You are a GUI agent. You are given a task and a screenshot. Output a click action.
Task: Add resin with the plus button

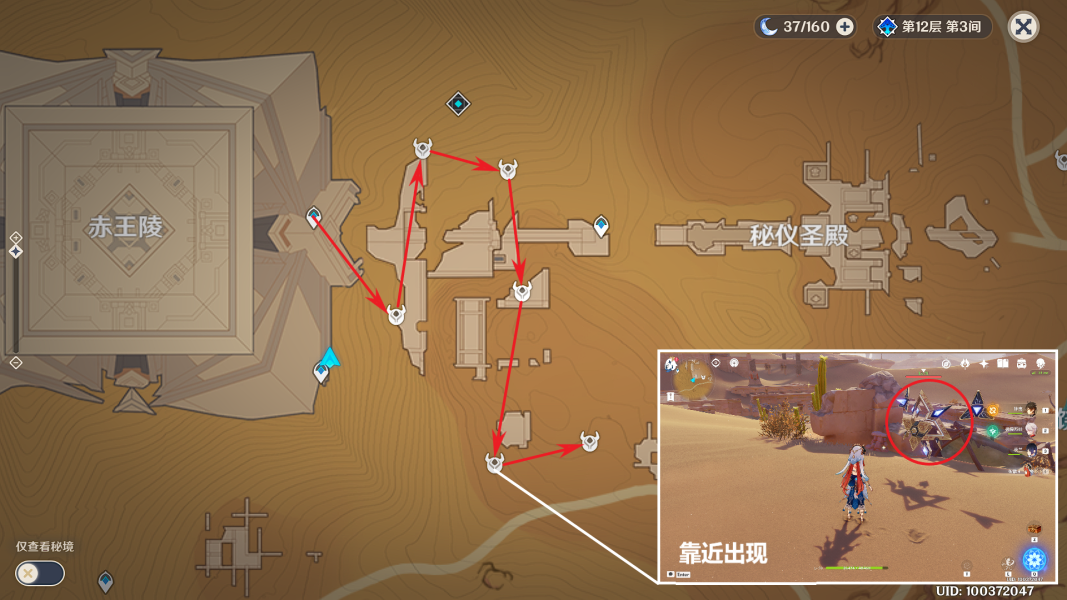click(x=845, y=27)
